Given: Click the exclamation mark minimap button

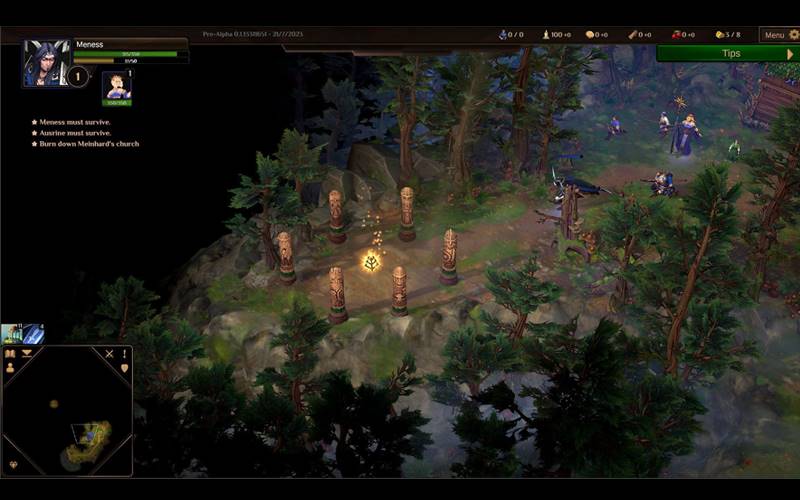Looking at the screenshot, I should point(125,353).
